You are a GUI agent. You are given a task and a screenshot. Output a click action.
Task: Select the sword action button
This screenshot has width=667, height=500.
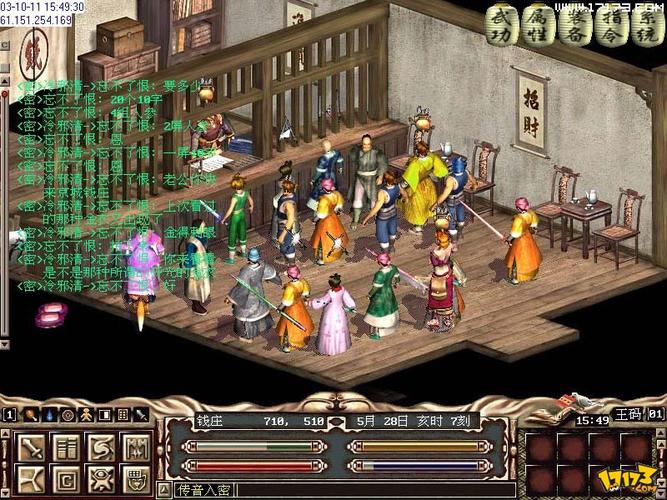click(32, 447)
